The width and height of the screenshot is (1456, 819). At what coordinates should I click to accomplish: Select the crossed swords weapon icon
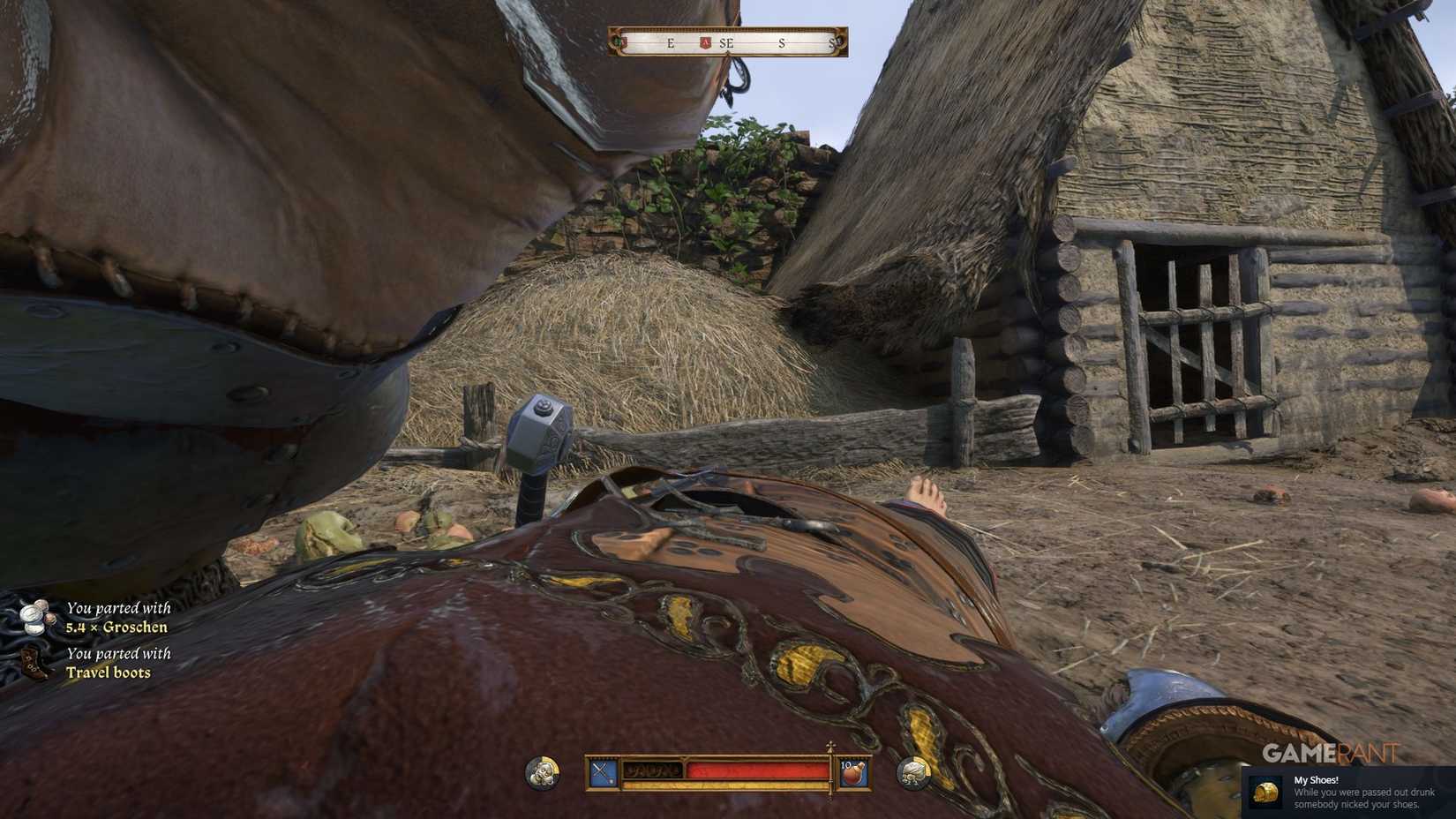coord(602,767)
